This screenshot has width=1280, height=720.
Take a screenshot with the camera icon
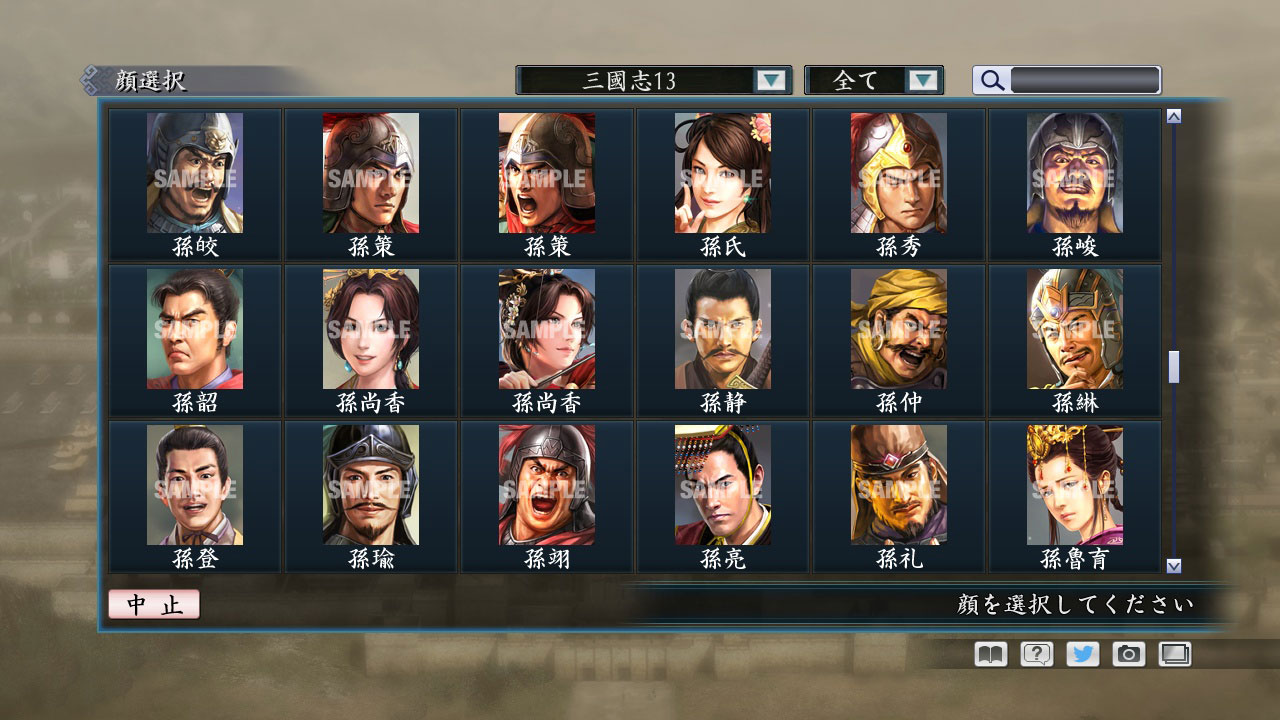tap(1127, 654)
